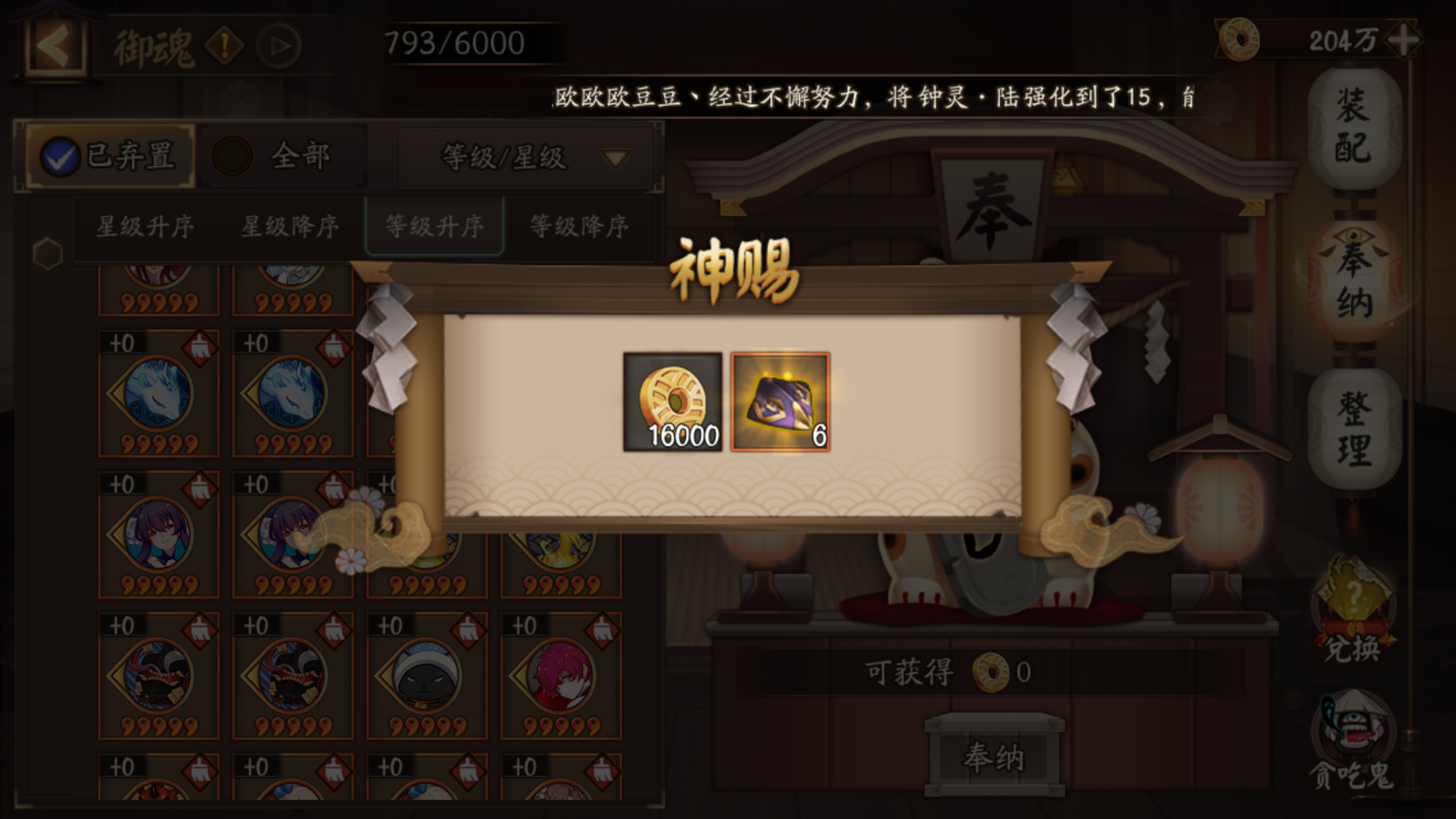Choose 等级降序 sort order
The image size is (1456, 819).
579,226
